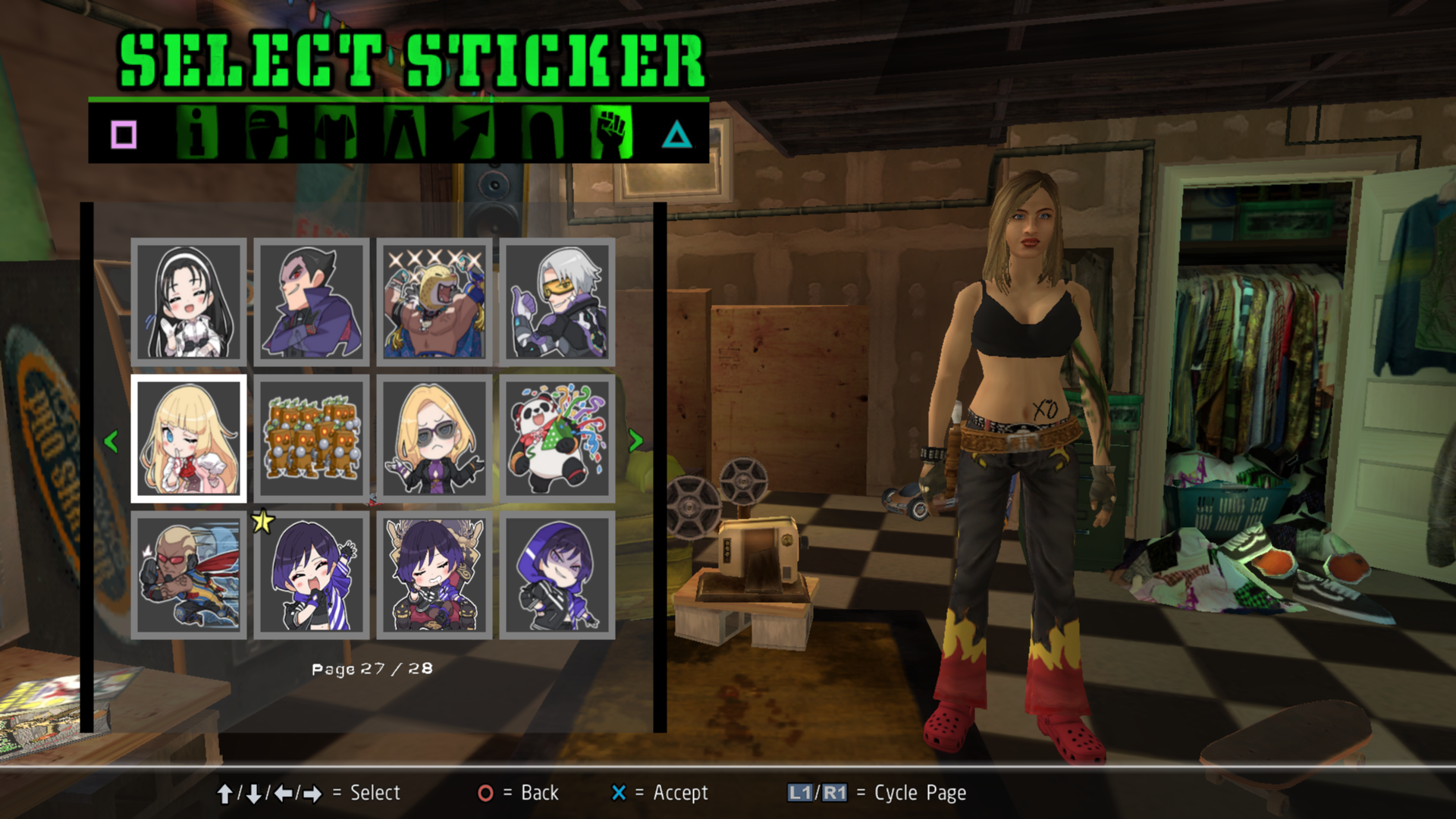This screenshot has width=1456, height=819.
Task: Switch to the arrow category tab
Action: 473,133
